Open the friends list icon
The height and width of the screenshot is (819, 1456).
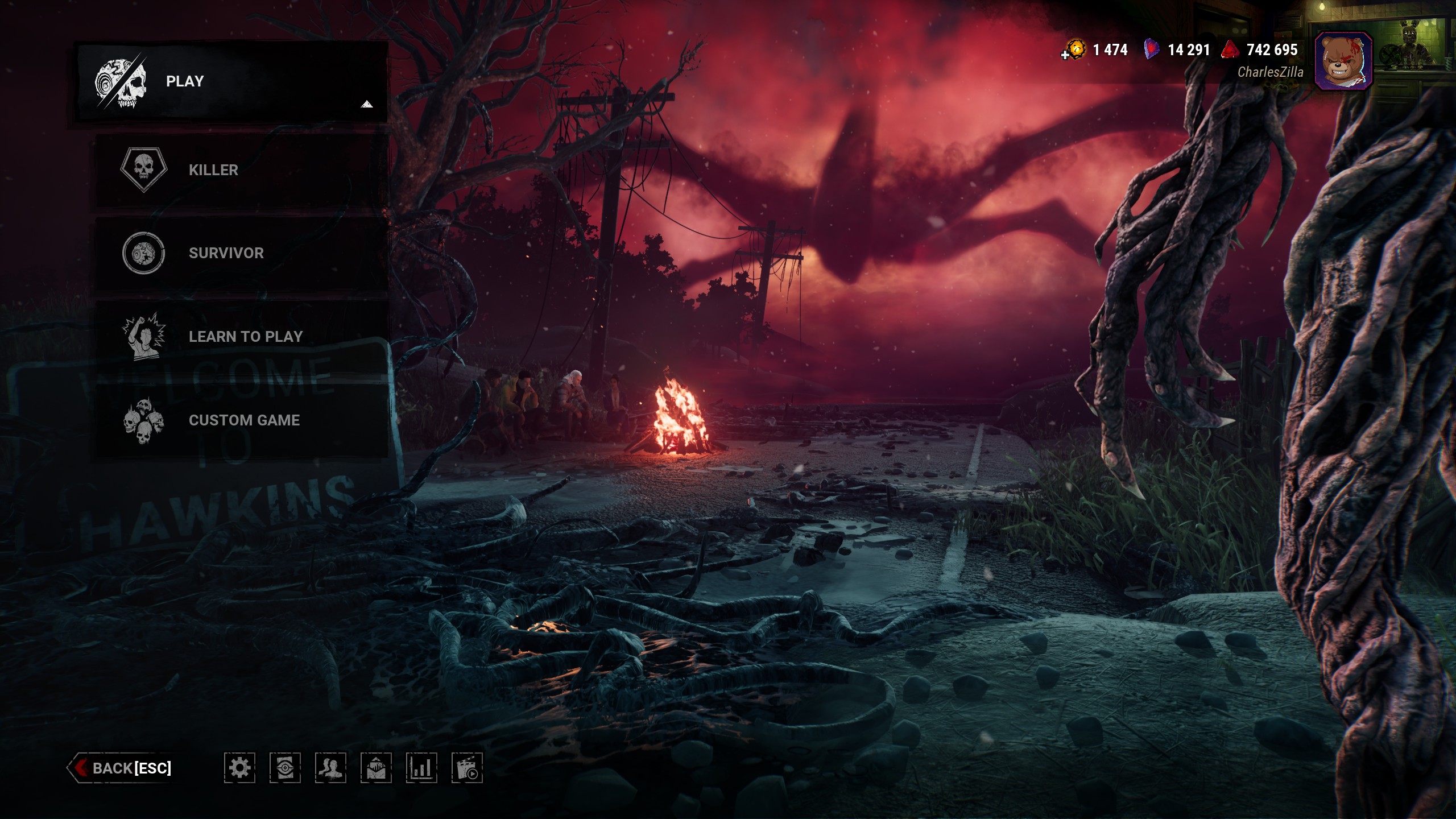tap(330, 768)
